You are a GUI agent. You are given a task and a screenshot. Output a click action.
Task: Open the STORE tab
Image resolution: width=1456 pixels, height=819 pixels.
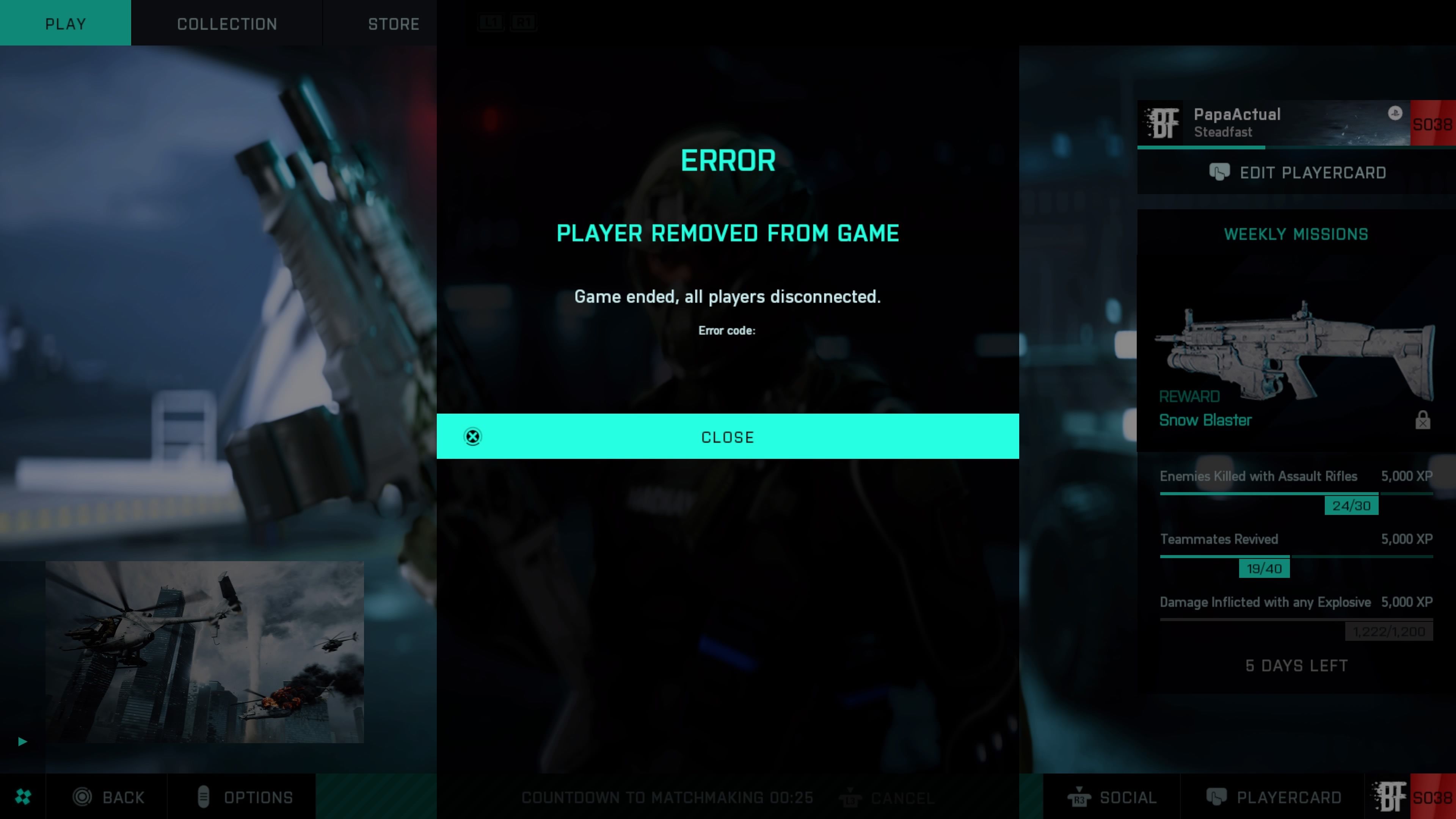pos(394,23)
